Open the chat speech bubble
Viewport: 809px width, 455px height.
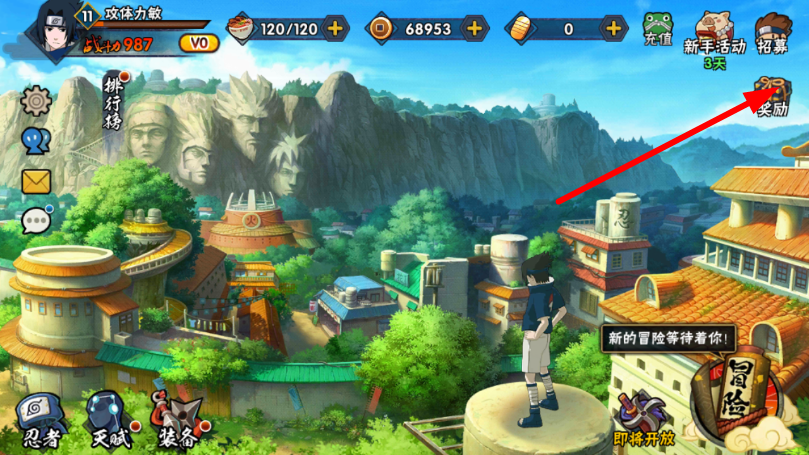[x=36, y=219]
